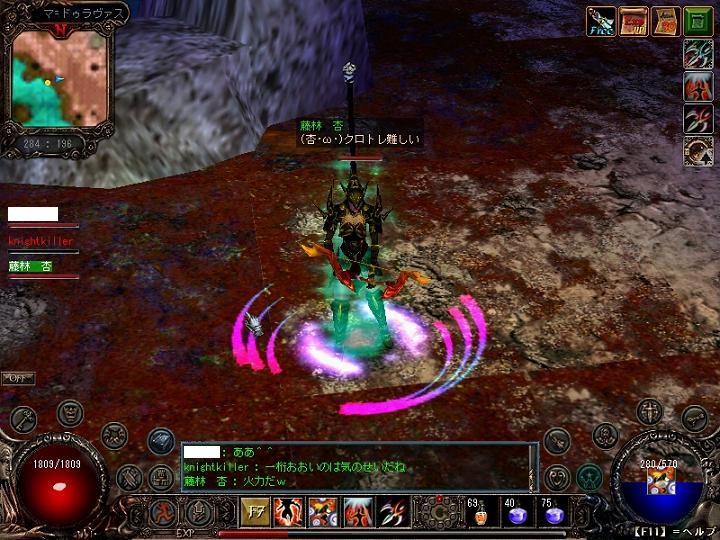720x540 pixels.
Task: Open the key icon menu button
Action: [22, 417]
